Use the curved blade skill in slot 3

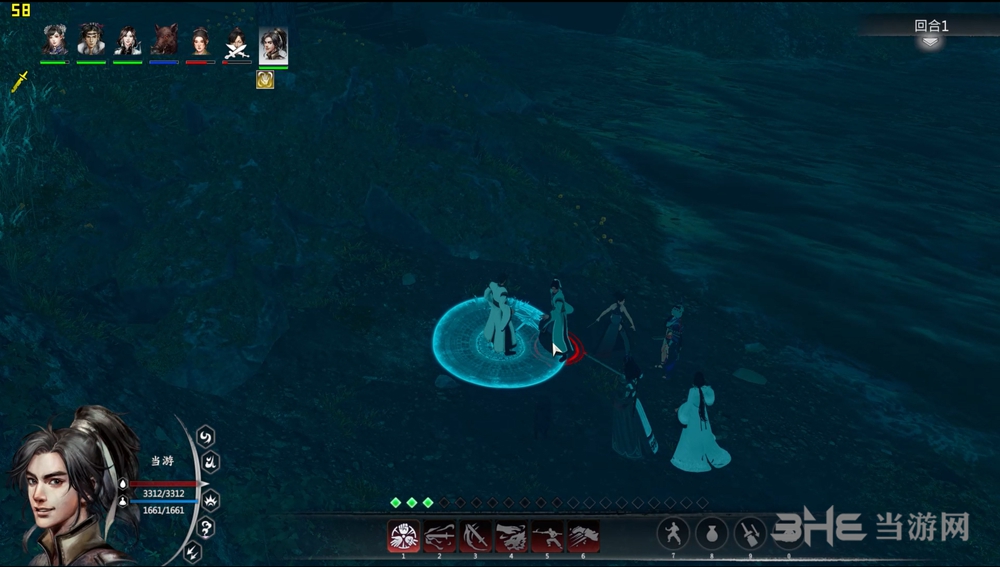point(475,537)
